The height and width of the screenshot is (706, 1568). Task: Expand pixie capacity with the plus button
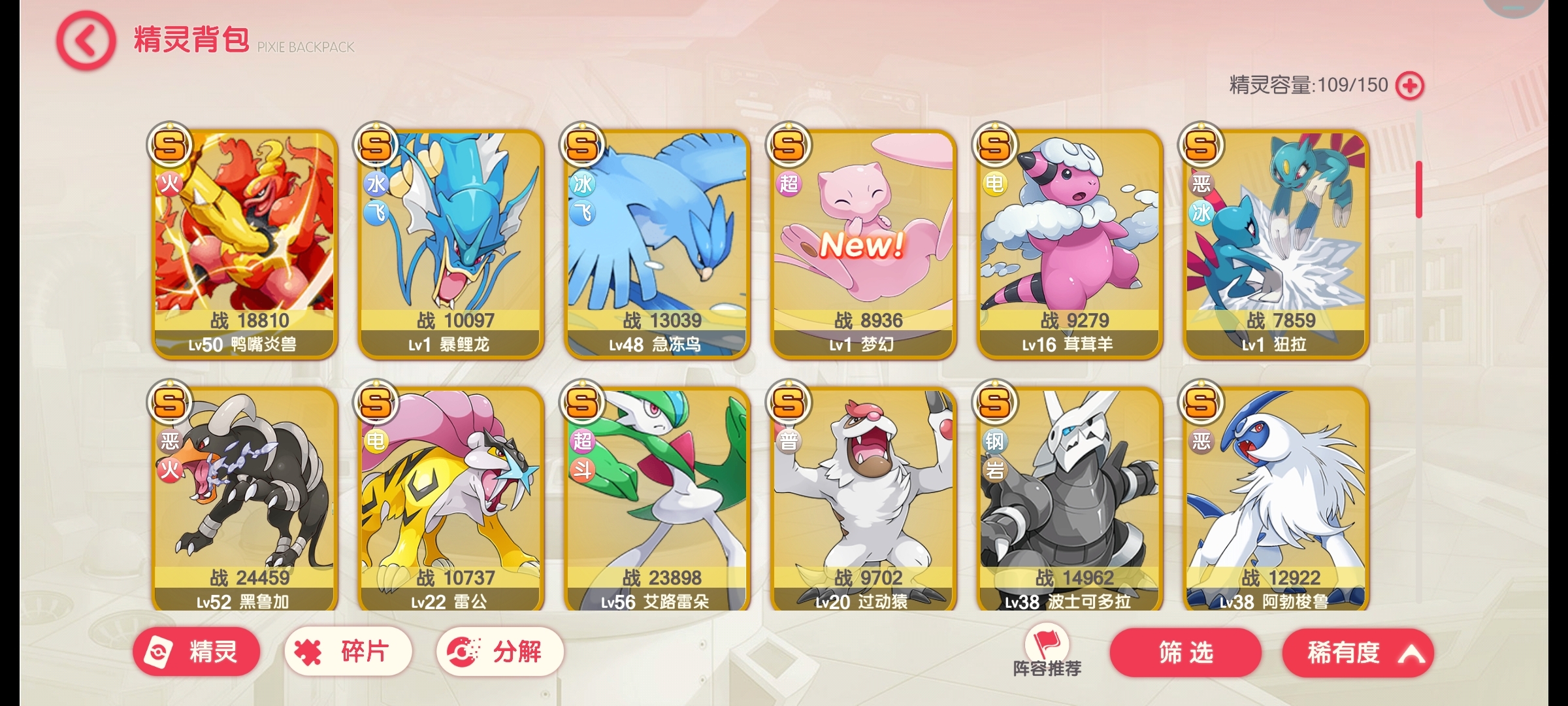point(1409,86)
